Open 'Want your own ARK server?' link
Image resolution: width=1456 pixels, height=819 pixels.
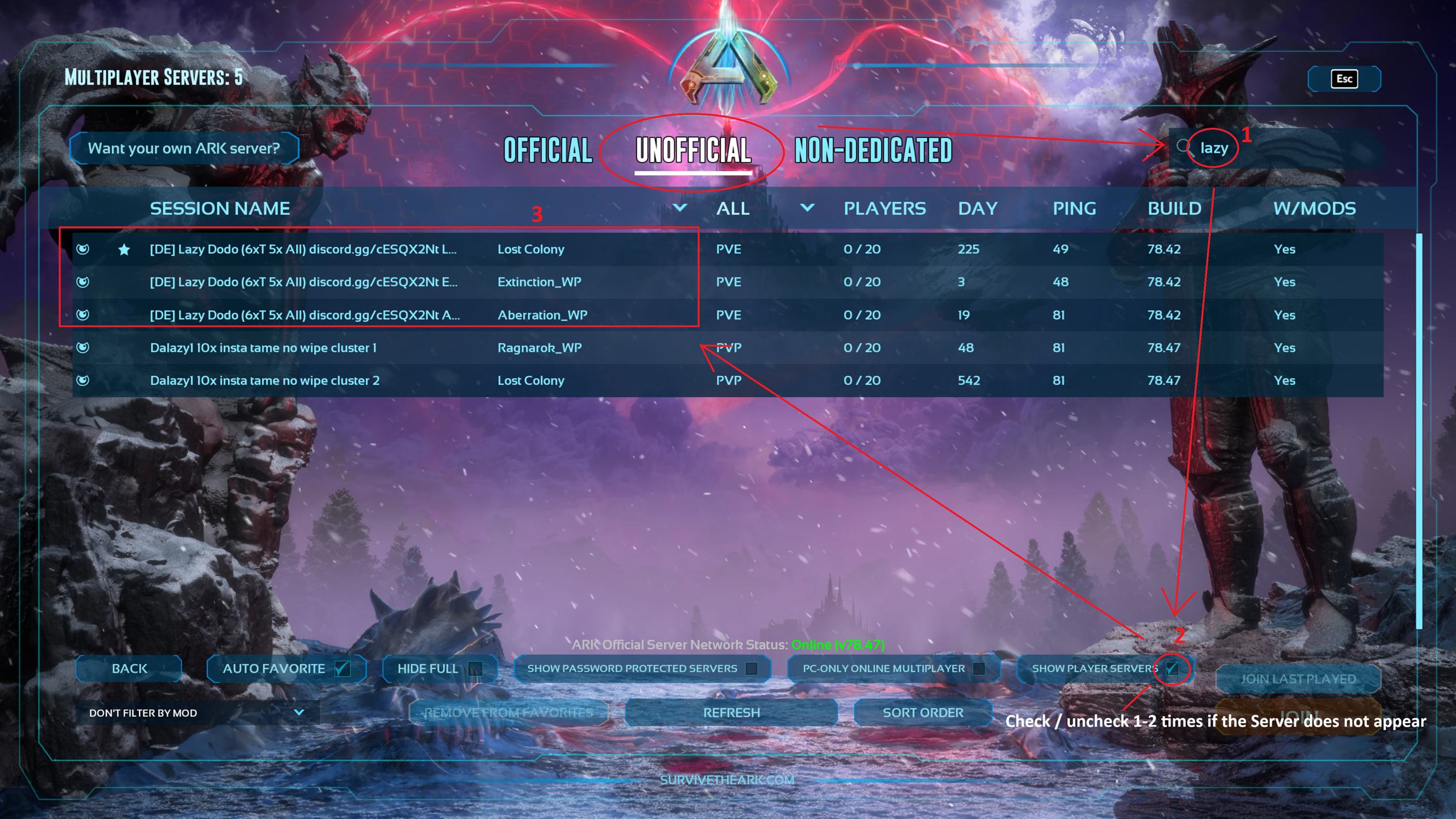click(x=184, y=148)
